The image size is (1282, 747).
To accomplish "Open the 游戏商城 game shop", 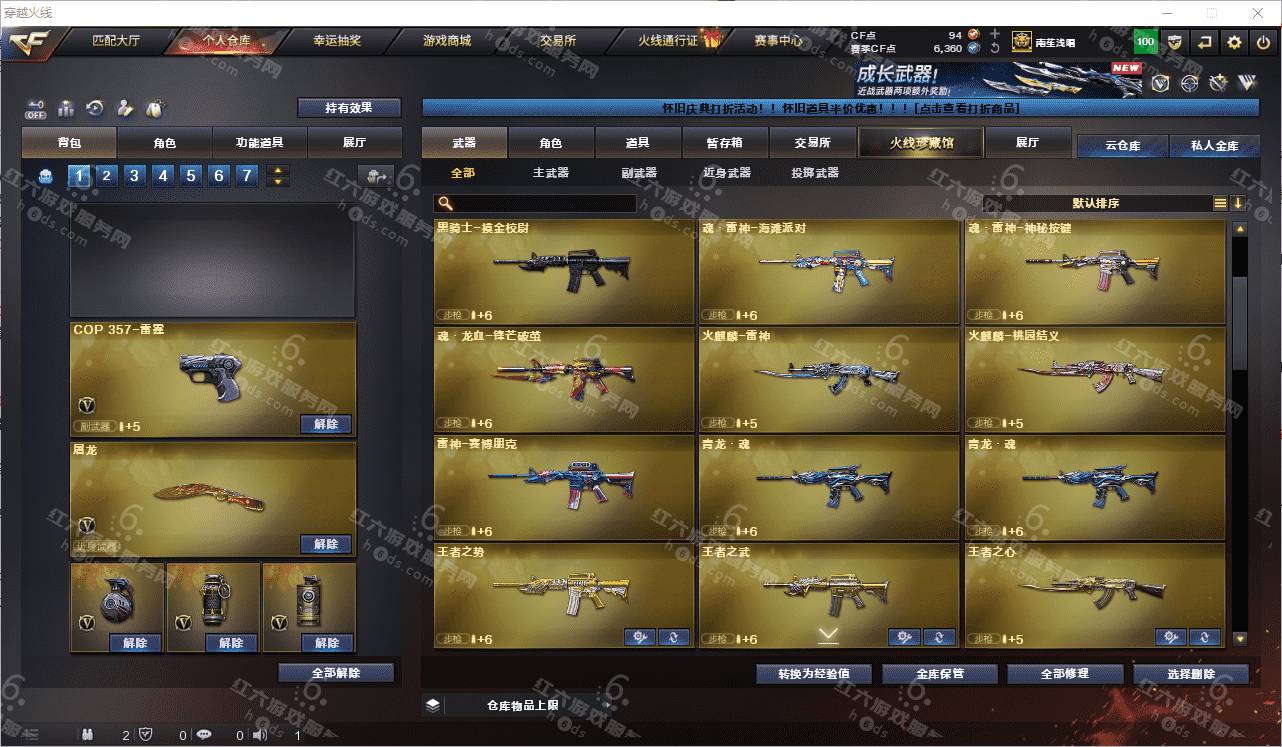I will click(x=447, y=41).
